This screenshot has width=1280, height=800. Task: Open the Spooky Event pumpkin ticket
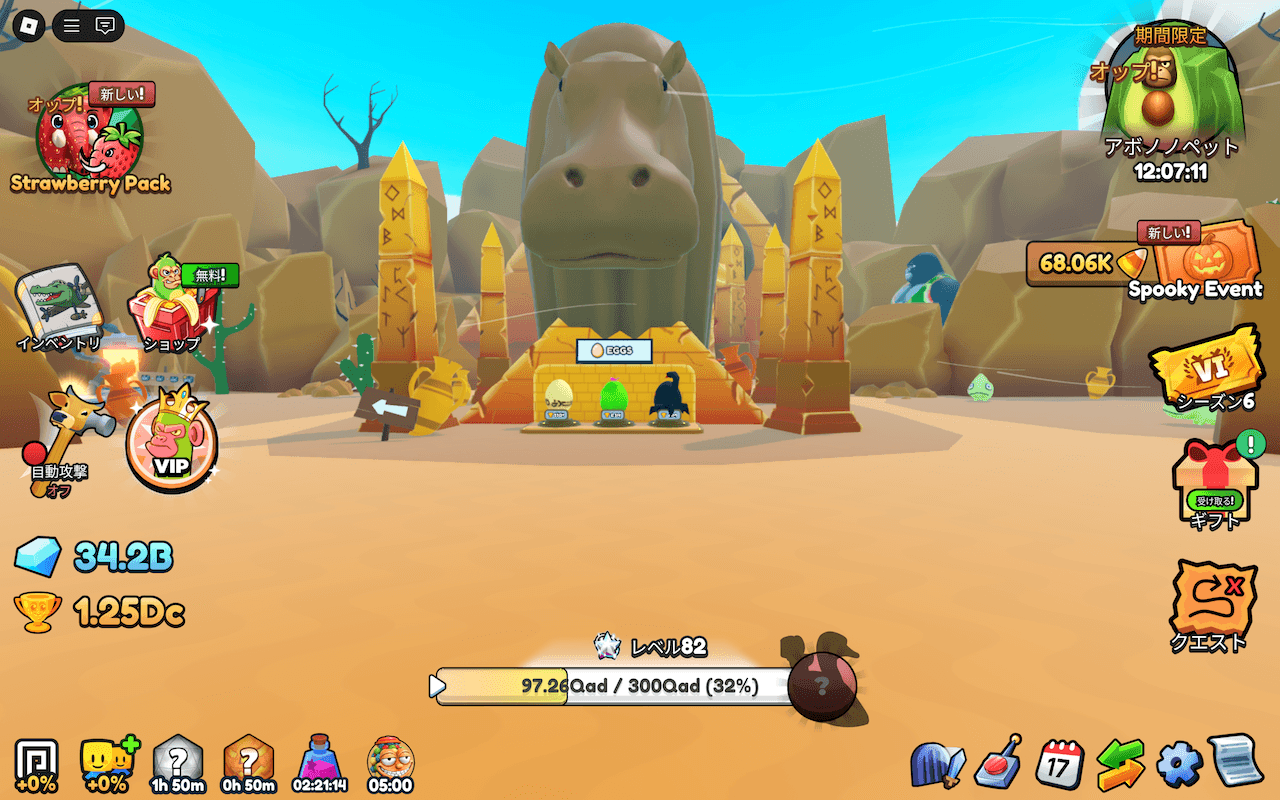[x=1207, y=261]
